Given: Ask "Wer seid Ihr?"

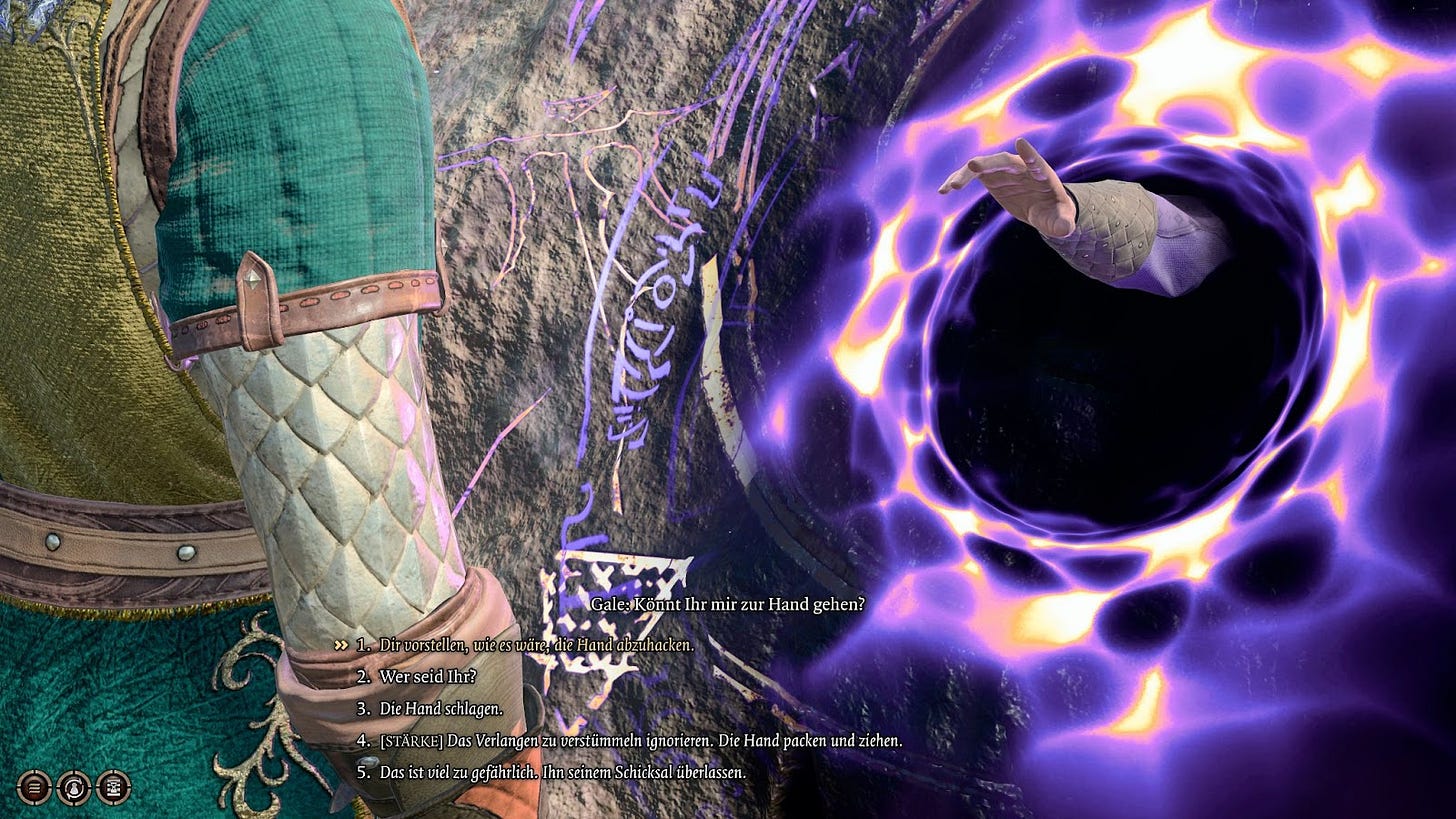Looking at the screenshot, I should (x=427, y=677).
